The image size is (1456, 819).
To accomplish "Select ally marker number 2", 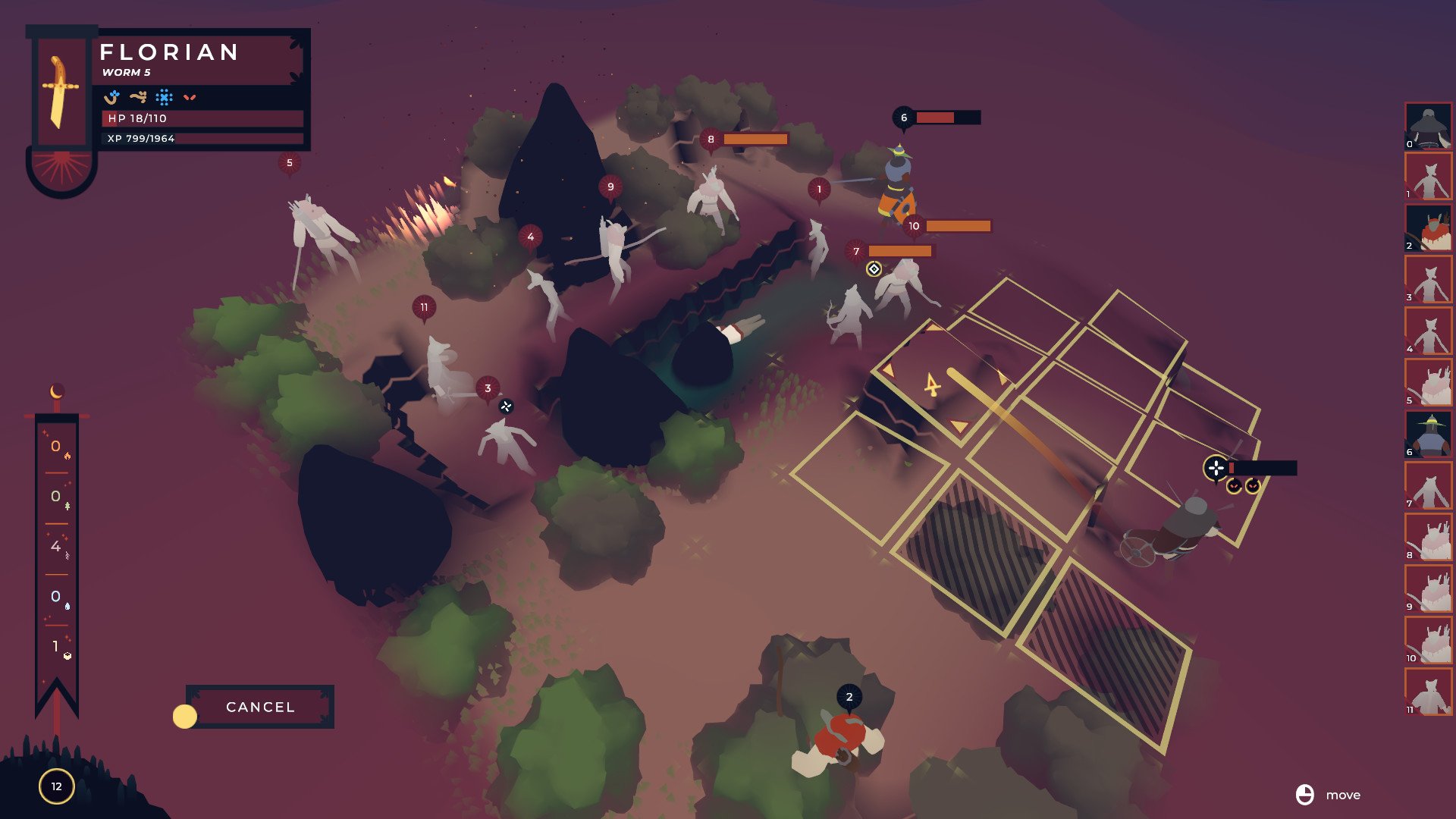I will click(x=849, y=697).
